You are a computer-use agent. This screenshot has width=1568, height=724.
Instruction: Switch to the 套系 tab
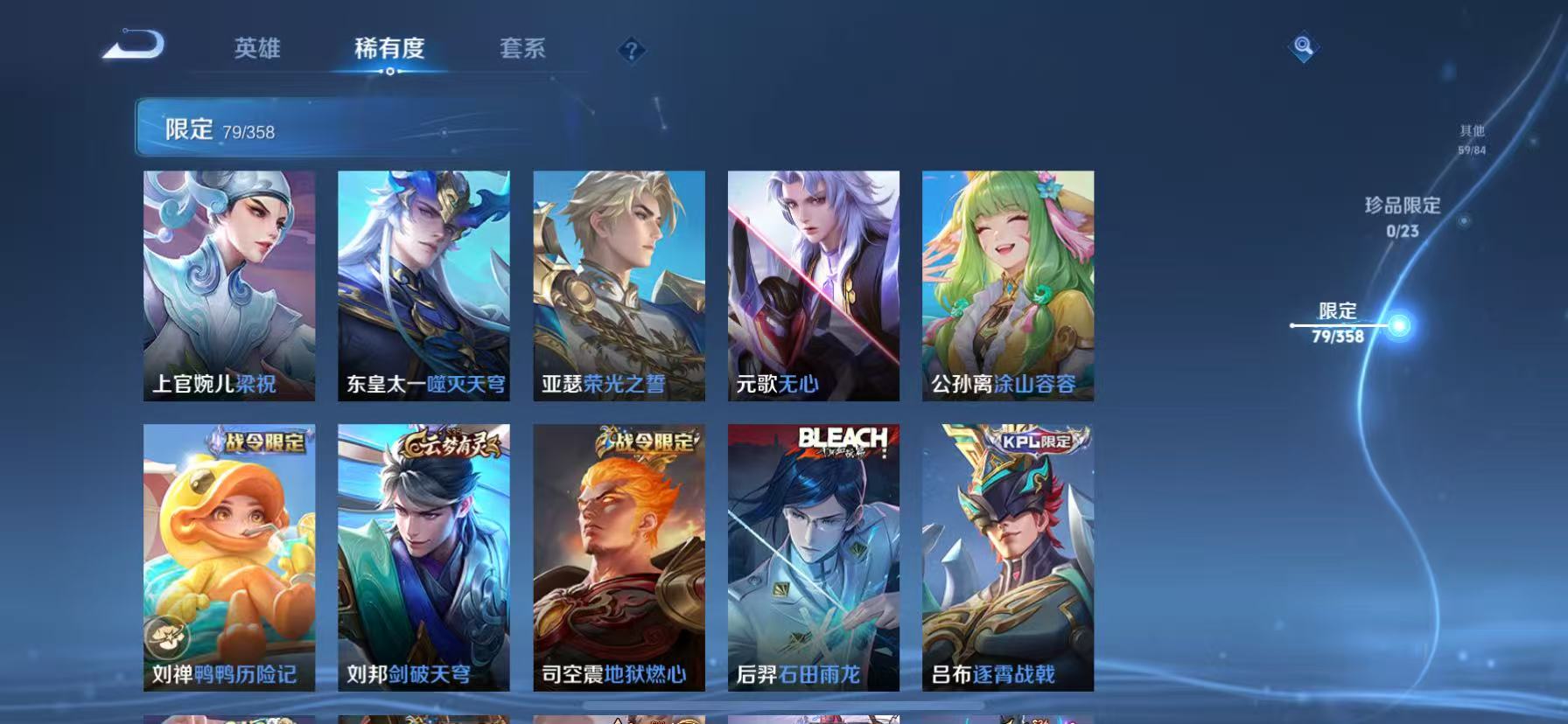coord(525,50)
